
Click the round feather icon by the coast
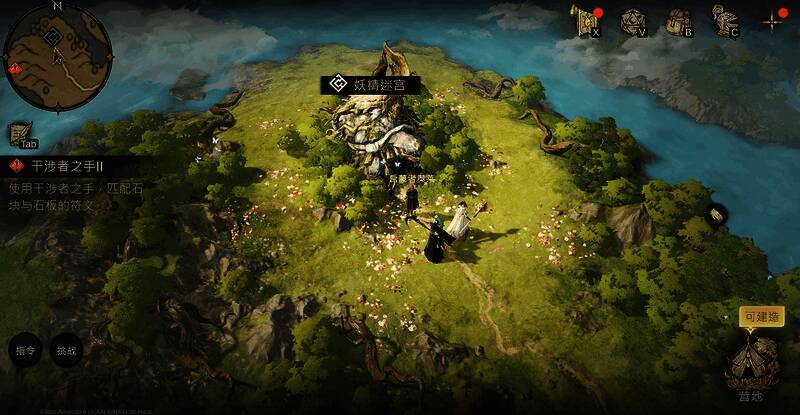(x=718, y=214)
